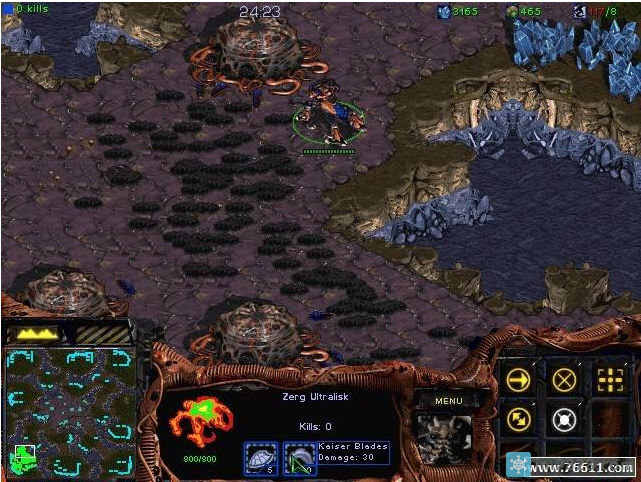
Task: Choose the Attack command icon
Action: click(610, 379)
